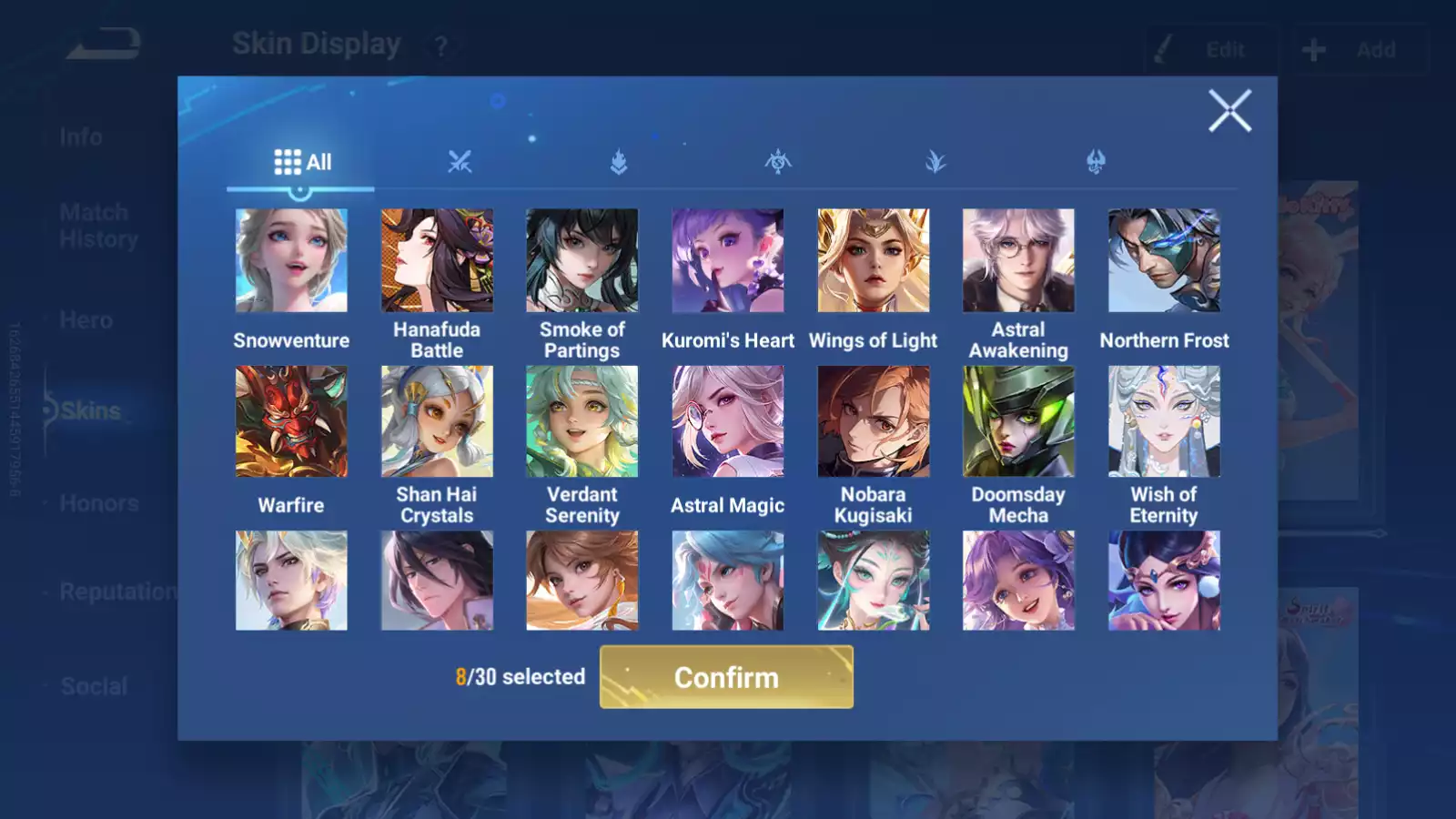Close the skin selection popup

pyautogui.click(x=1229, y=111)
